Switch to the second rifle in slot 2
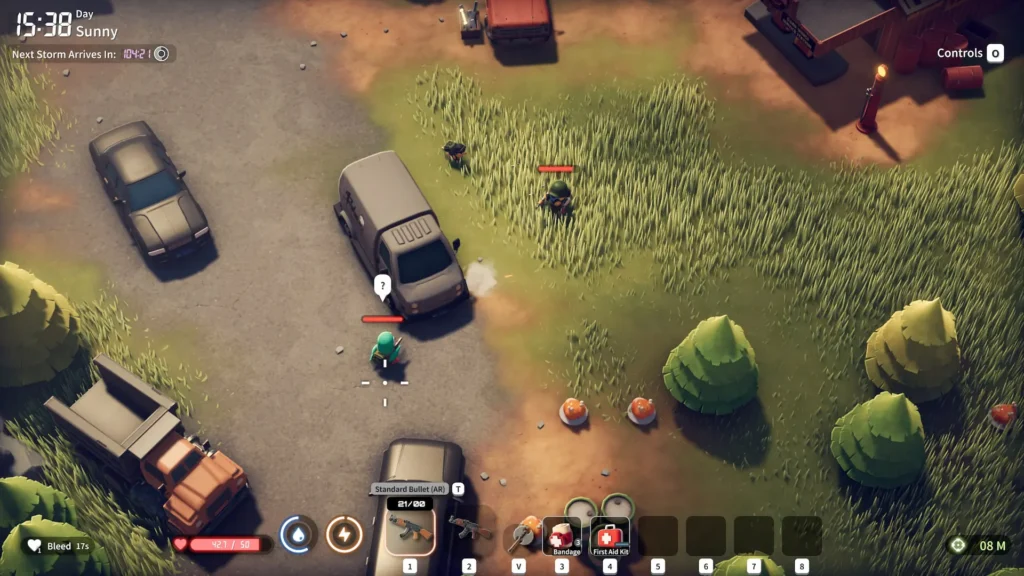This screenshot has width=1024, height=576. pyautogui.click(x=468, y=530)
